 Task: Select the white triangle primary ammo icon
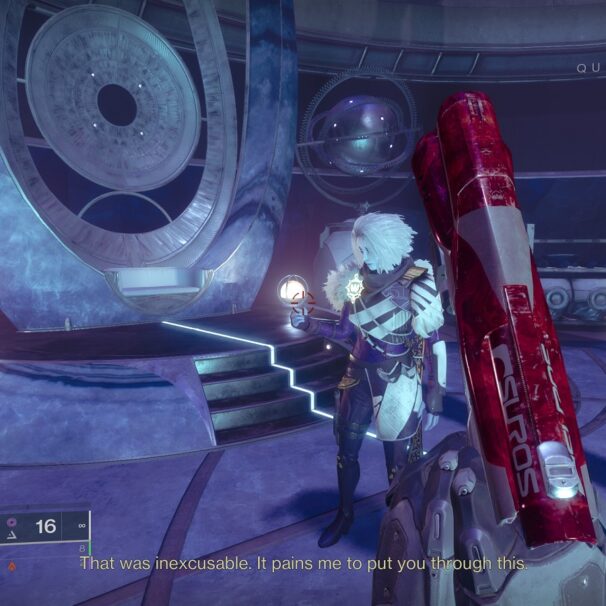12,536
